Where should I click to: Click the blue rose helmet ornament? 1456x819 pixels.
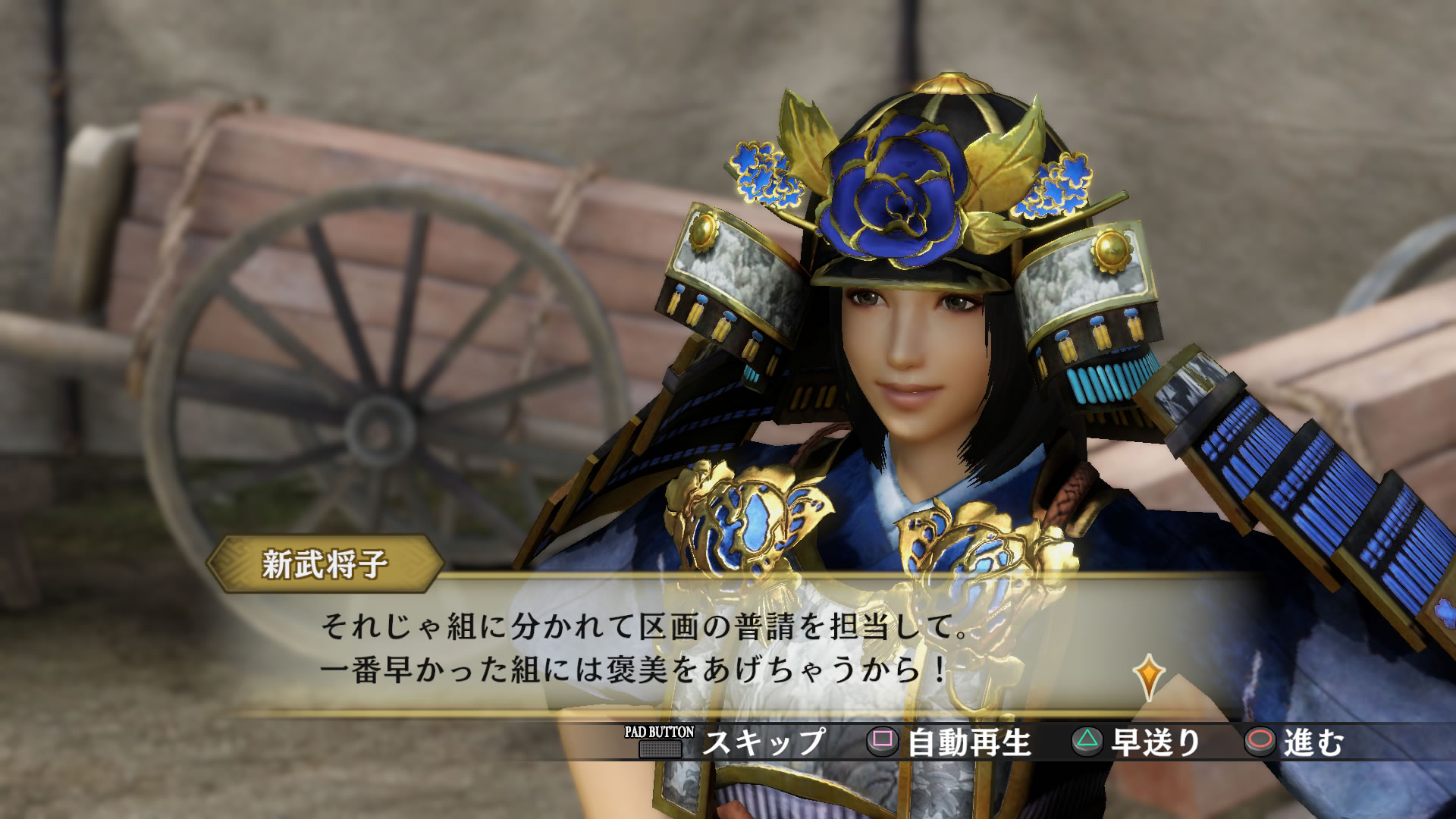(895, 193)
